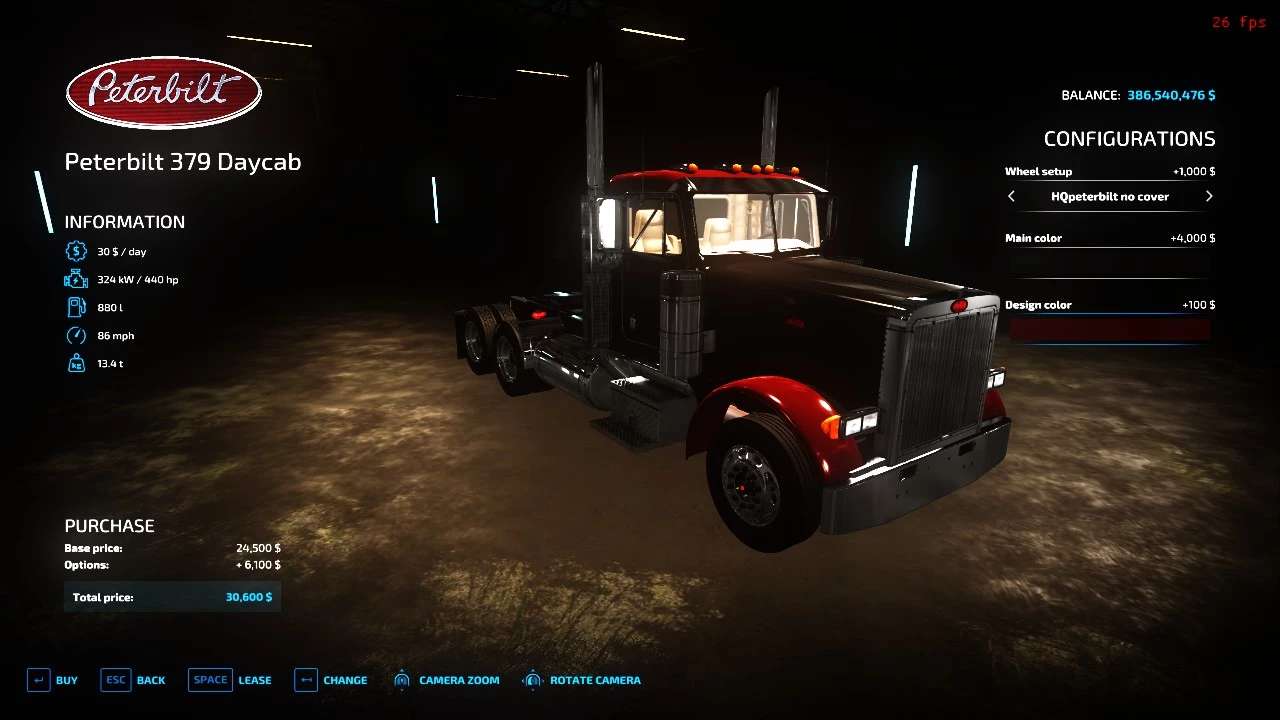Select next wheel setup option
Image resolution: width=1280 pixels, height=720 pixels.
[1208, 197]
